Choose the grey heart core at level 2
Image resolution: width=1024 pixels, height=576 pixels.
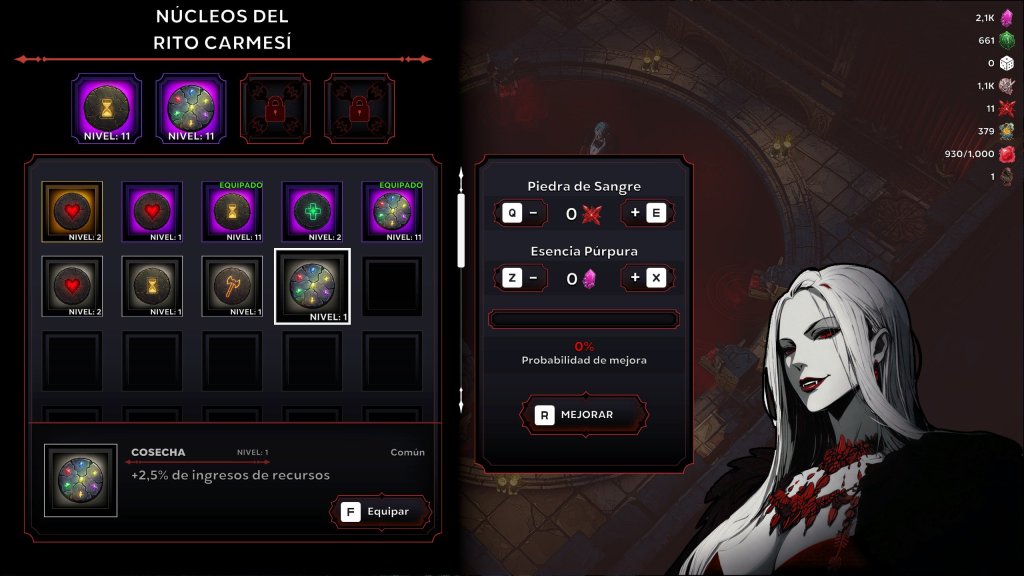(x=72, y=287)
